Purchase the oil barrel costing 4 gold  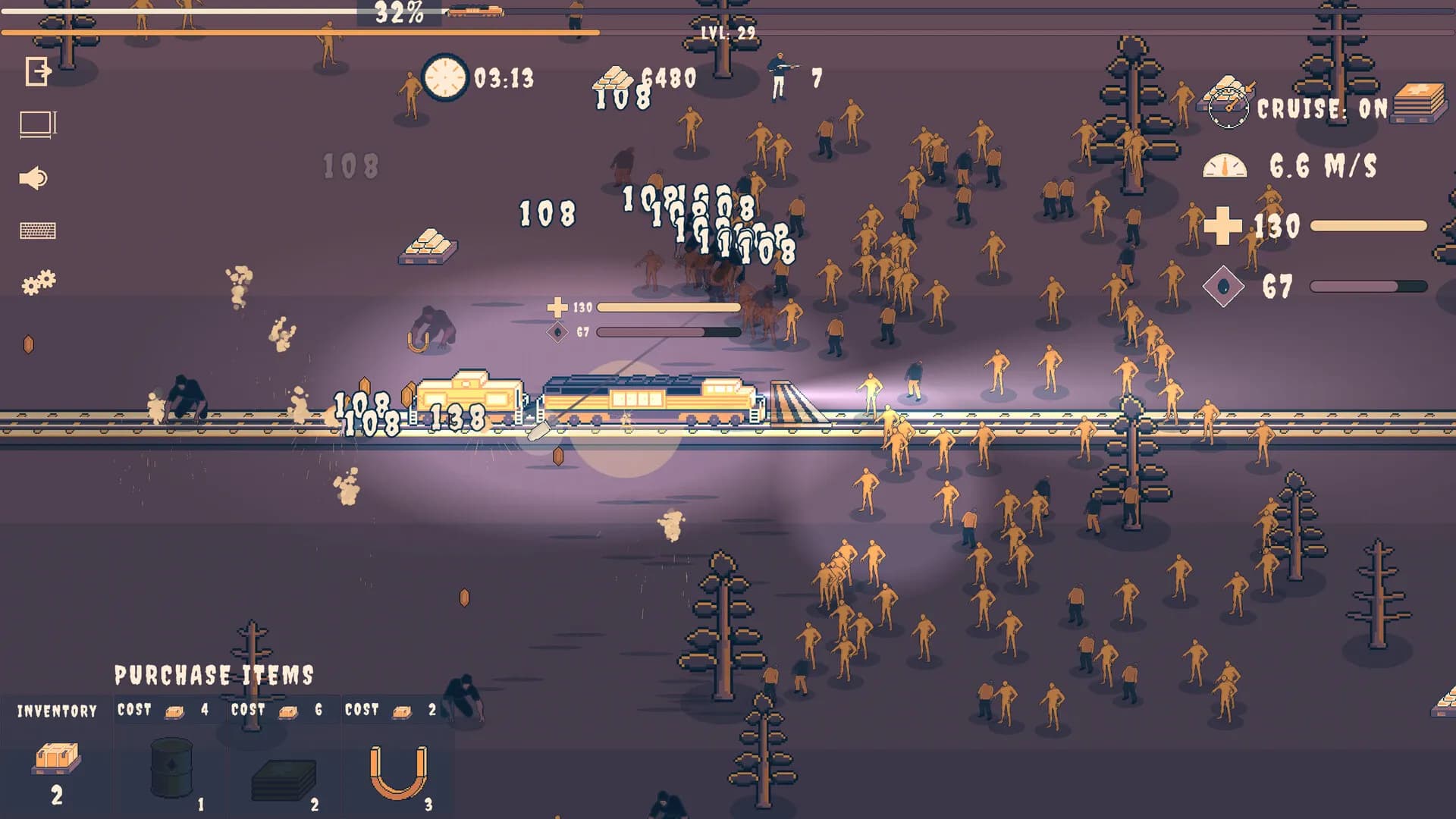[171, 767]
